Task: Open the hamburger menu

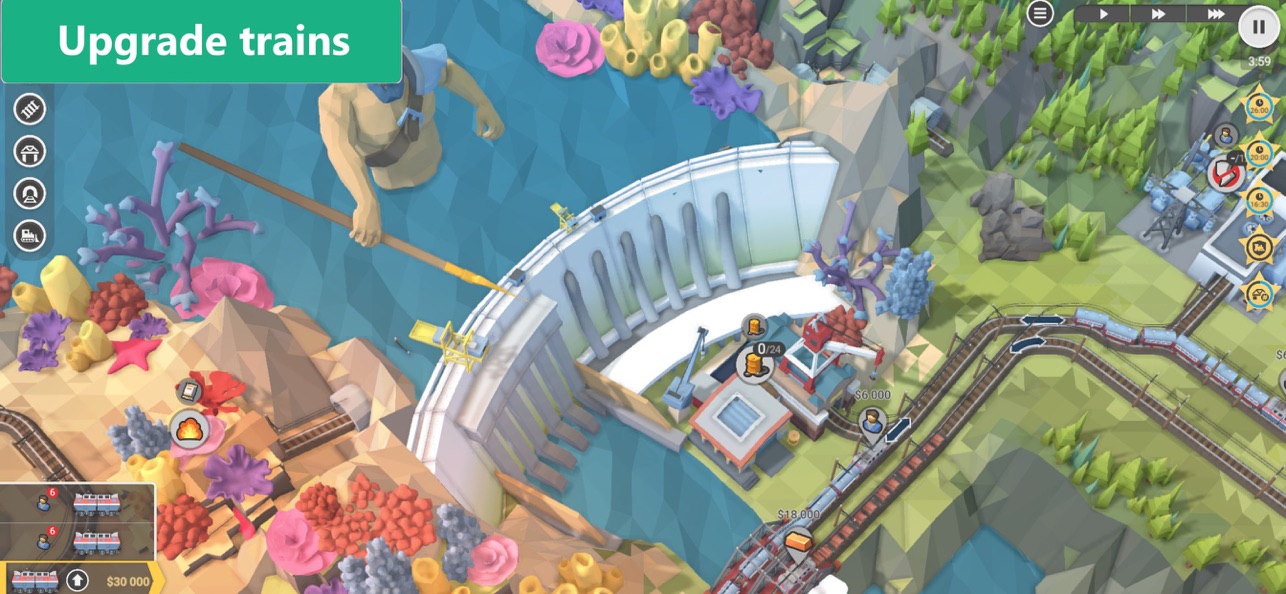Action: click(x=1041, y=13)
